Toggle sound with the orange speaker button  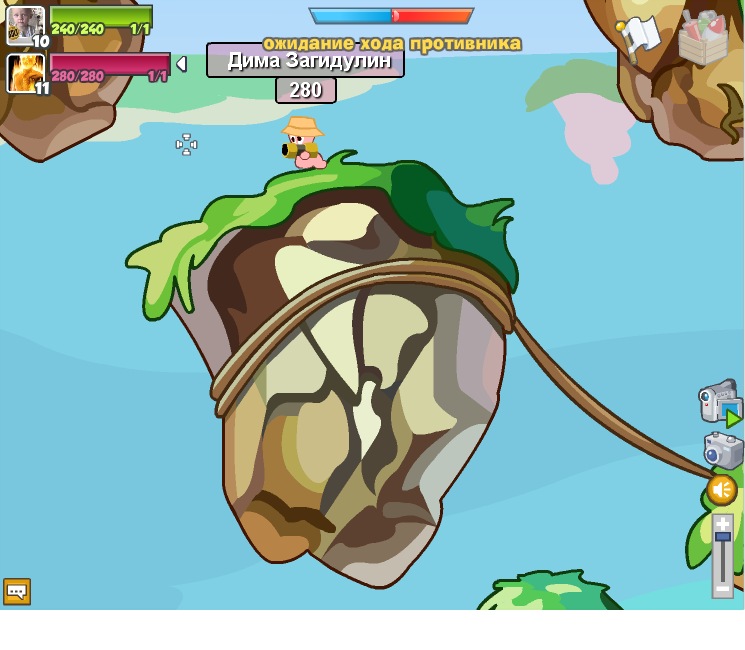point(722,490)
